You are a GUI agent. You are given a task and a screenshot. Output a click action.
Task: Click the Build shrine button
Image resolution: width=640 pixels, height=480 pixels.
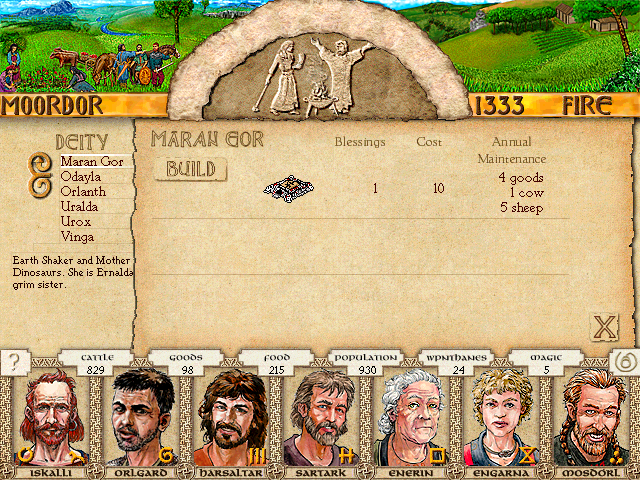tap(191, 169)
